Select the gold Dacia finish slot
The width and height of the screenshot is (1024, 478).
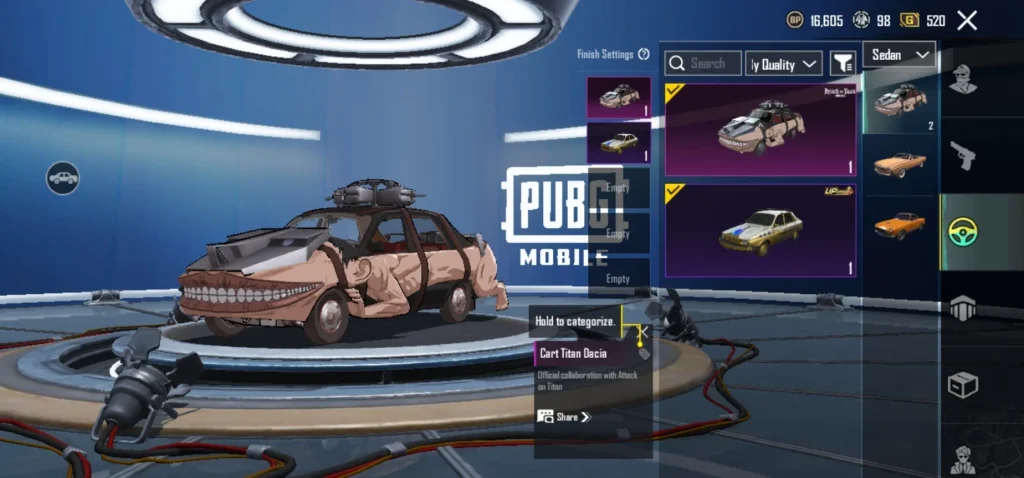(x=618, y=142)
